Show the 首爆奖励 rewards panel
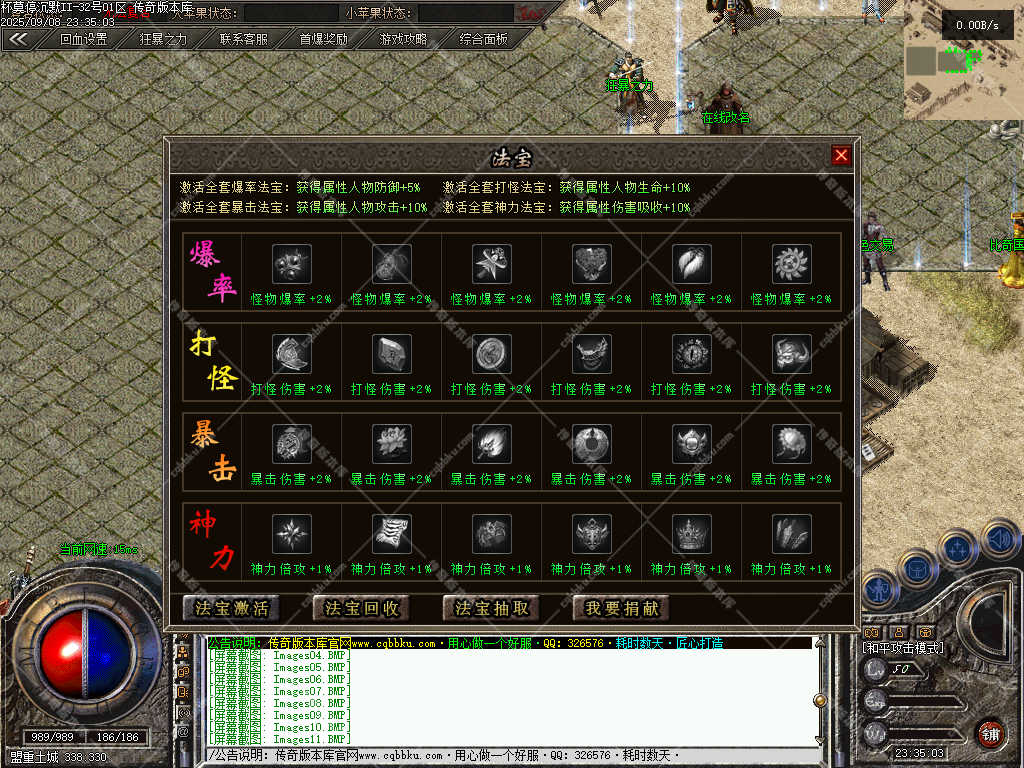Image resolution: width=1024 pixels, height=768 pixels. (x=324, y=39)
